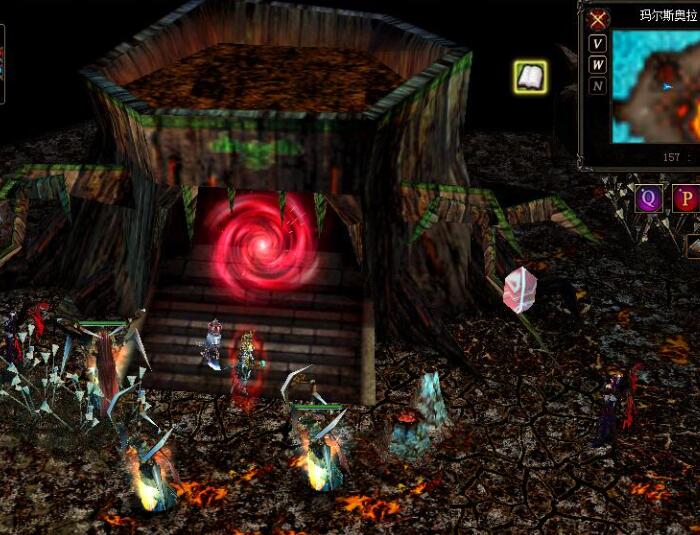Click the V button beside the minimap

coord(598,44)
